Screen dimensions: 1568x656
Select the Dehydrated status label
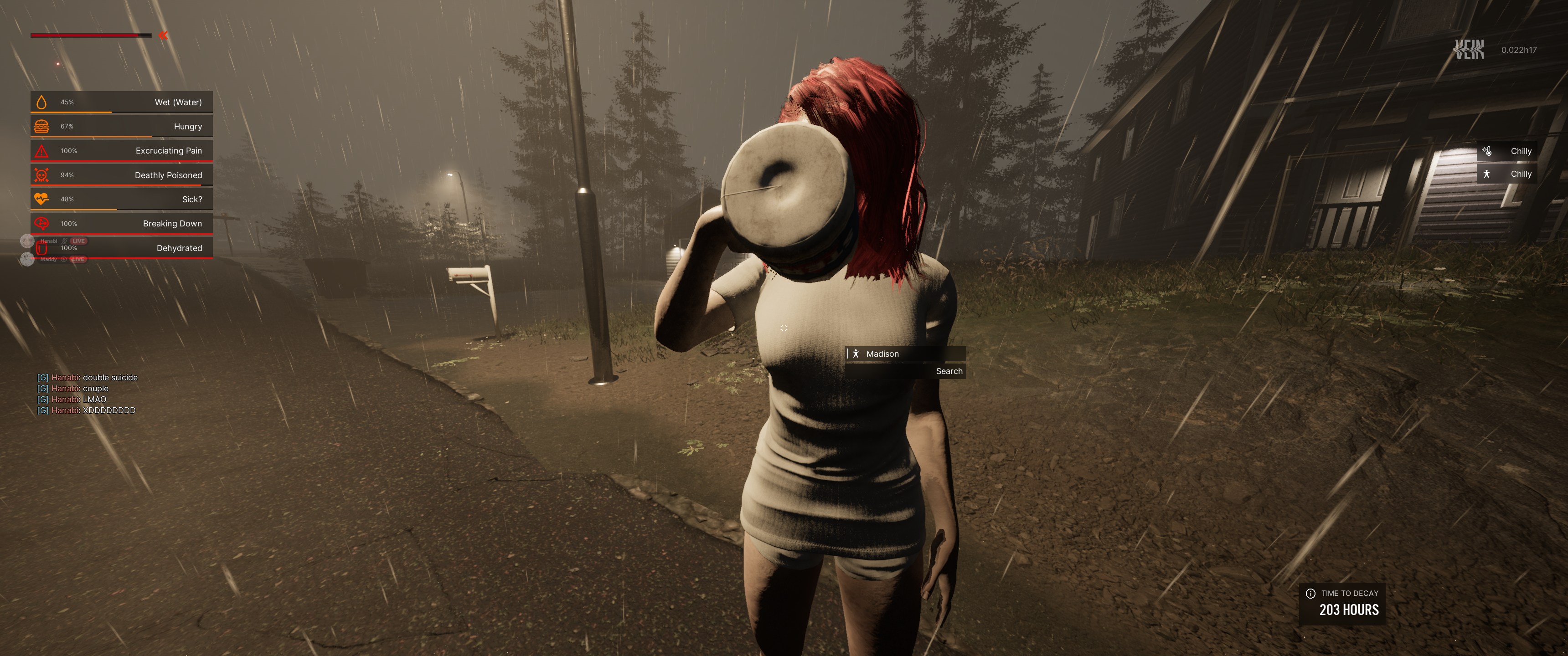[179, 248]
